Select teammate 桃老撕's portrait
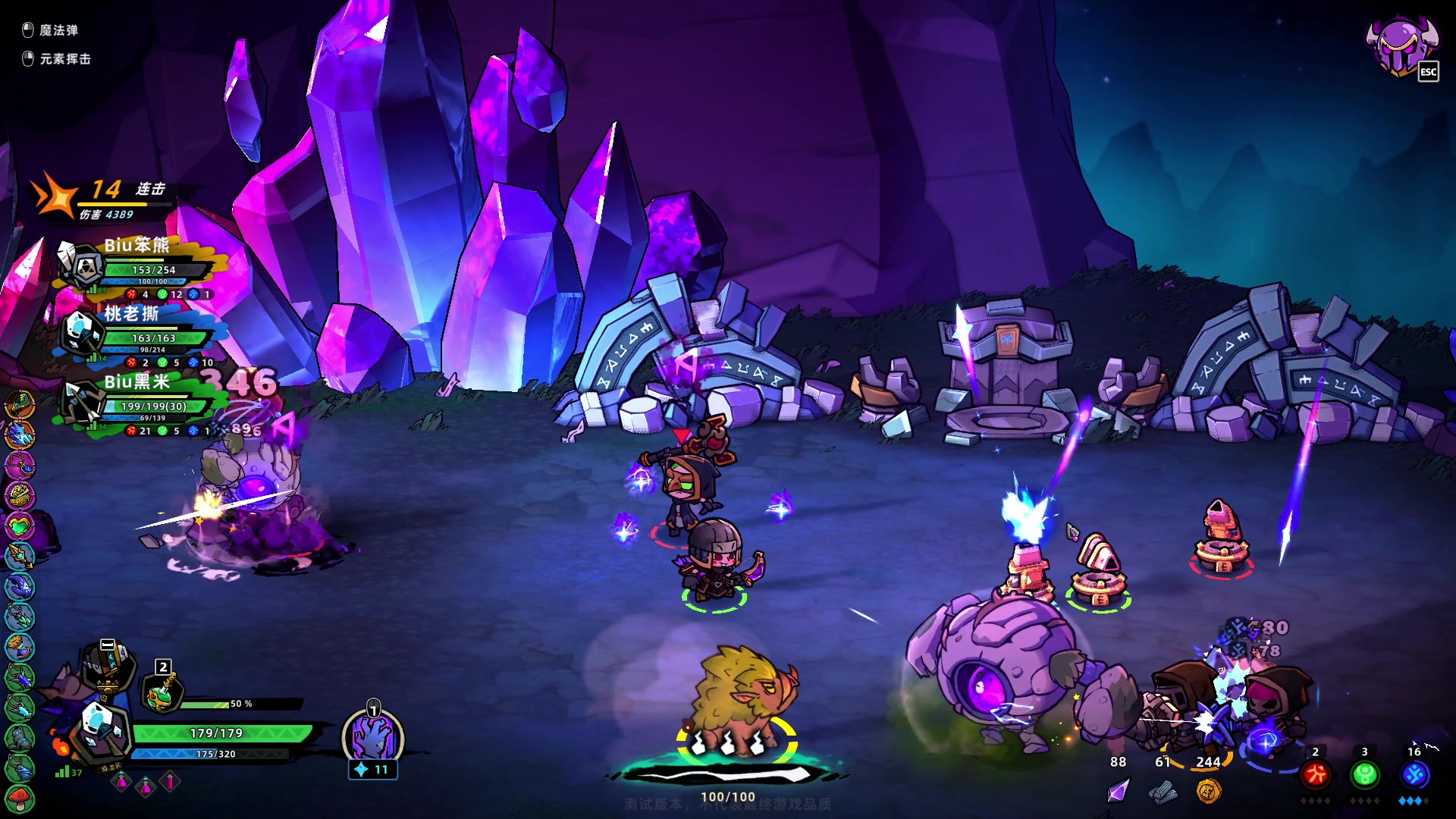The width and height of the screenshot is (1456, 819). (81, 332)
